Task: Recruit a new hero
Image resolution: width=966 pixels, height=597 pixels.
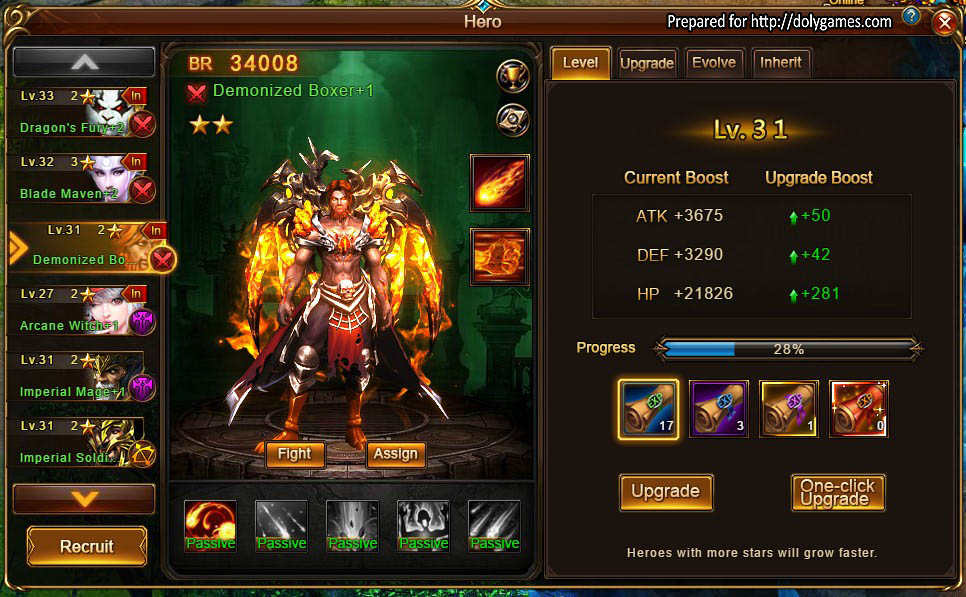Action: (x=87, y=546)
